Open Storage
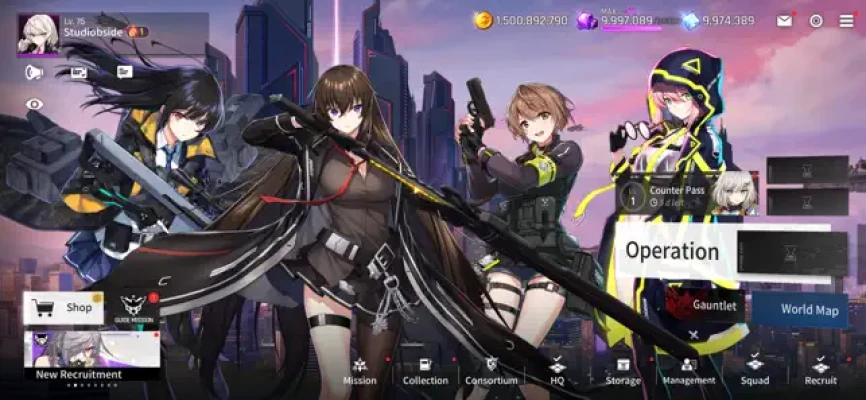This screenshot has width=866, height=400. pos(623,371)
